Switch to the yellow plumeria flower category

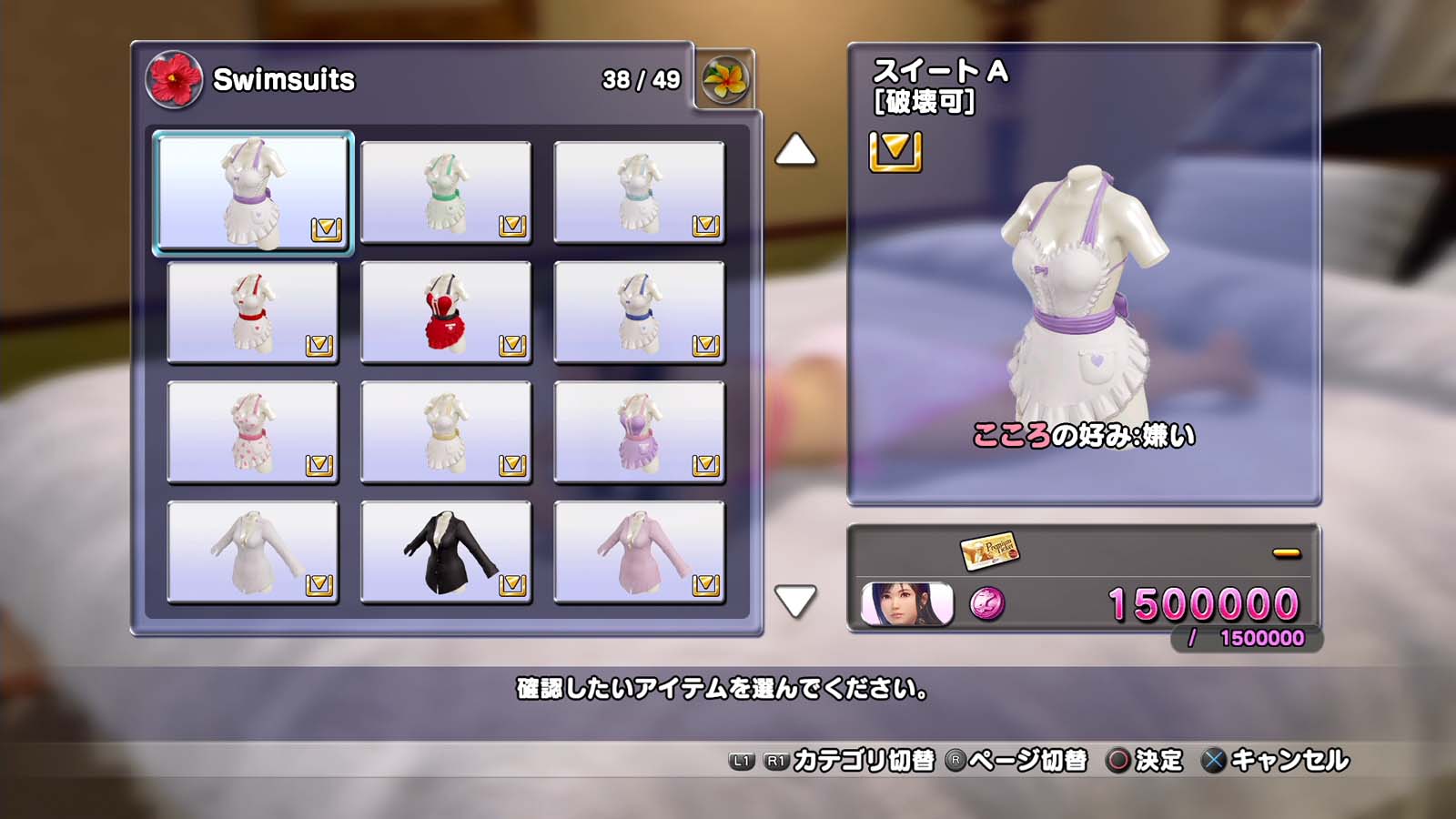coord(725,79)
